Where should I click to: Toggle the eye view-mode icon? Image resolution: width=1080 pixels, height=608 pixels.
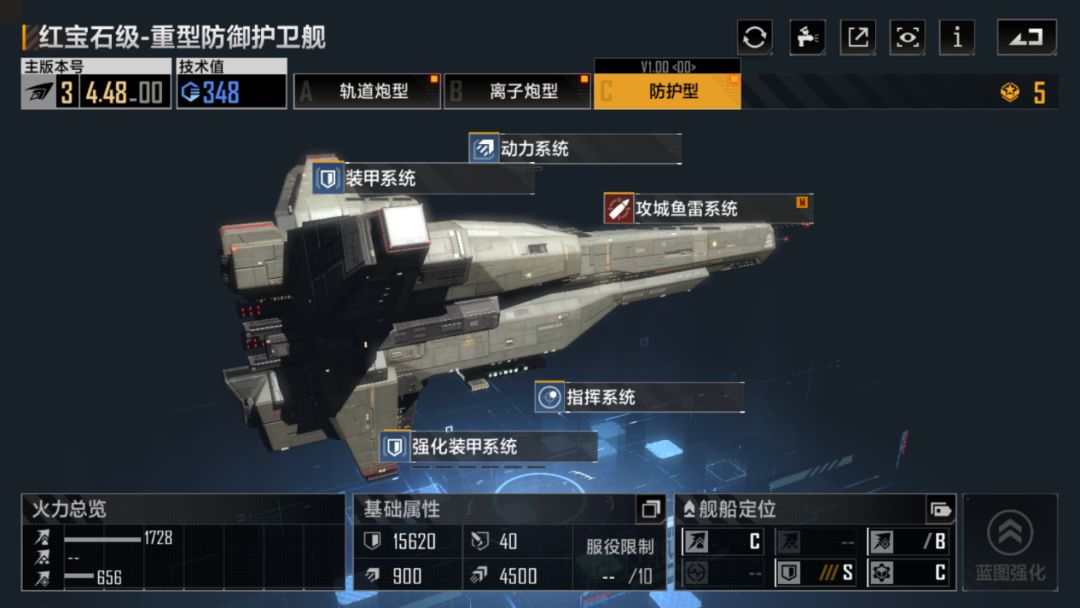(908, 38)
